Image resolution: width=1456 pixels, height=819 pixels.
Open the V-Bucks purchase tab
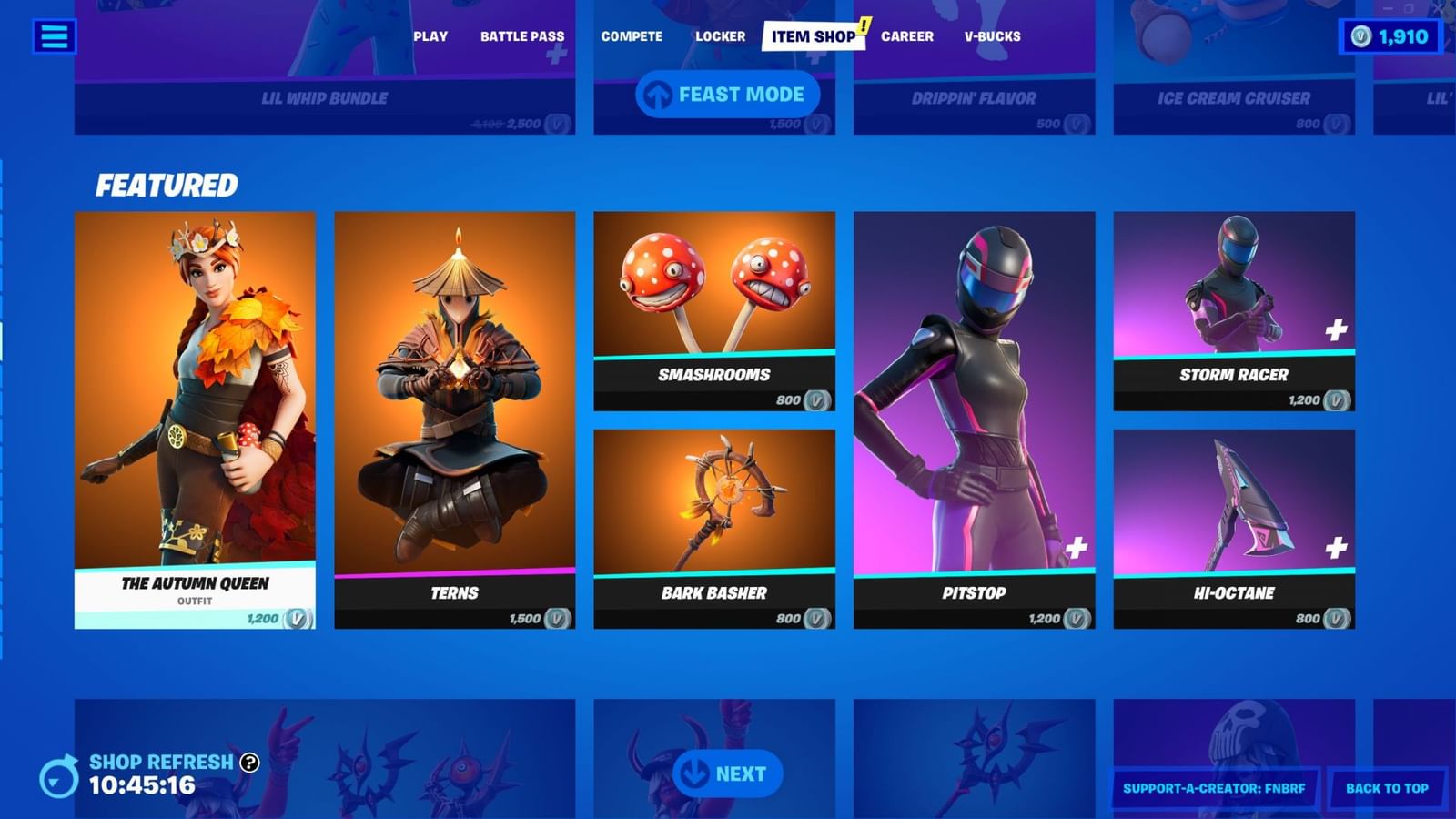992,36
